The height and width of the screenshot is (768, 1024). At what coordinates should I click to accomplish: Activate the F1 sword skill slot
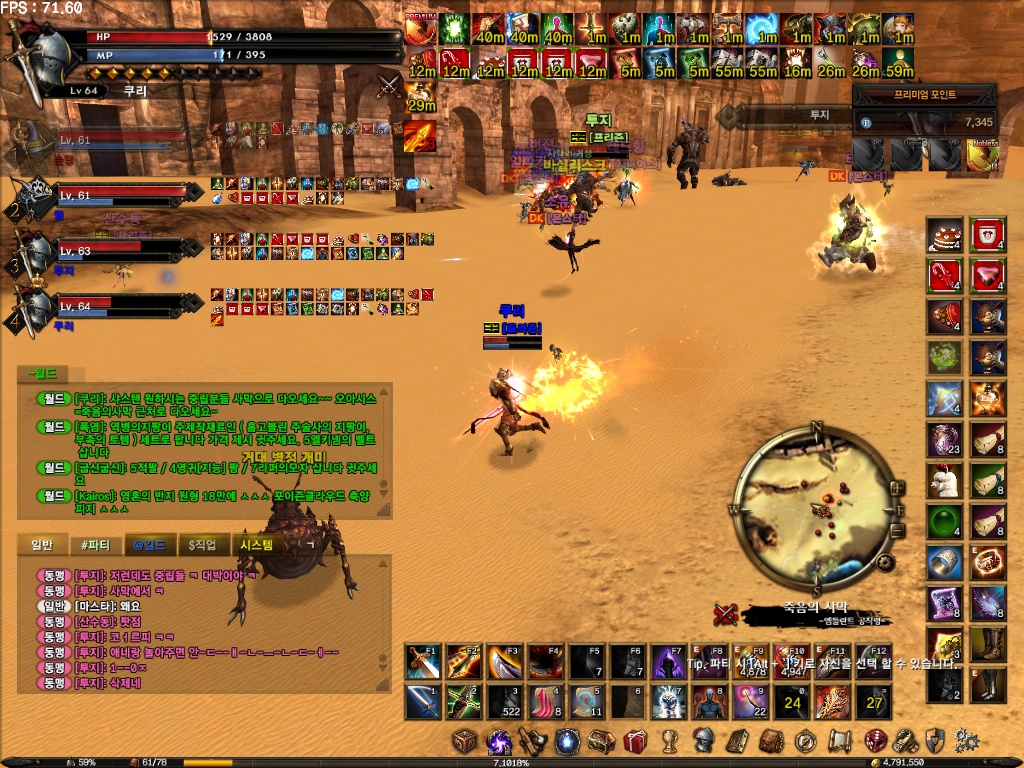point(423,661)
